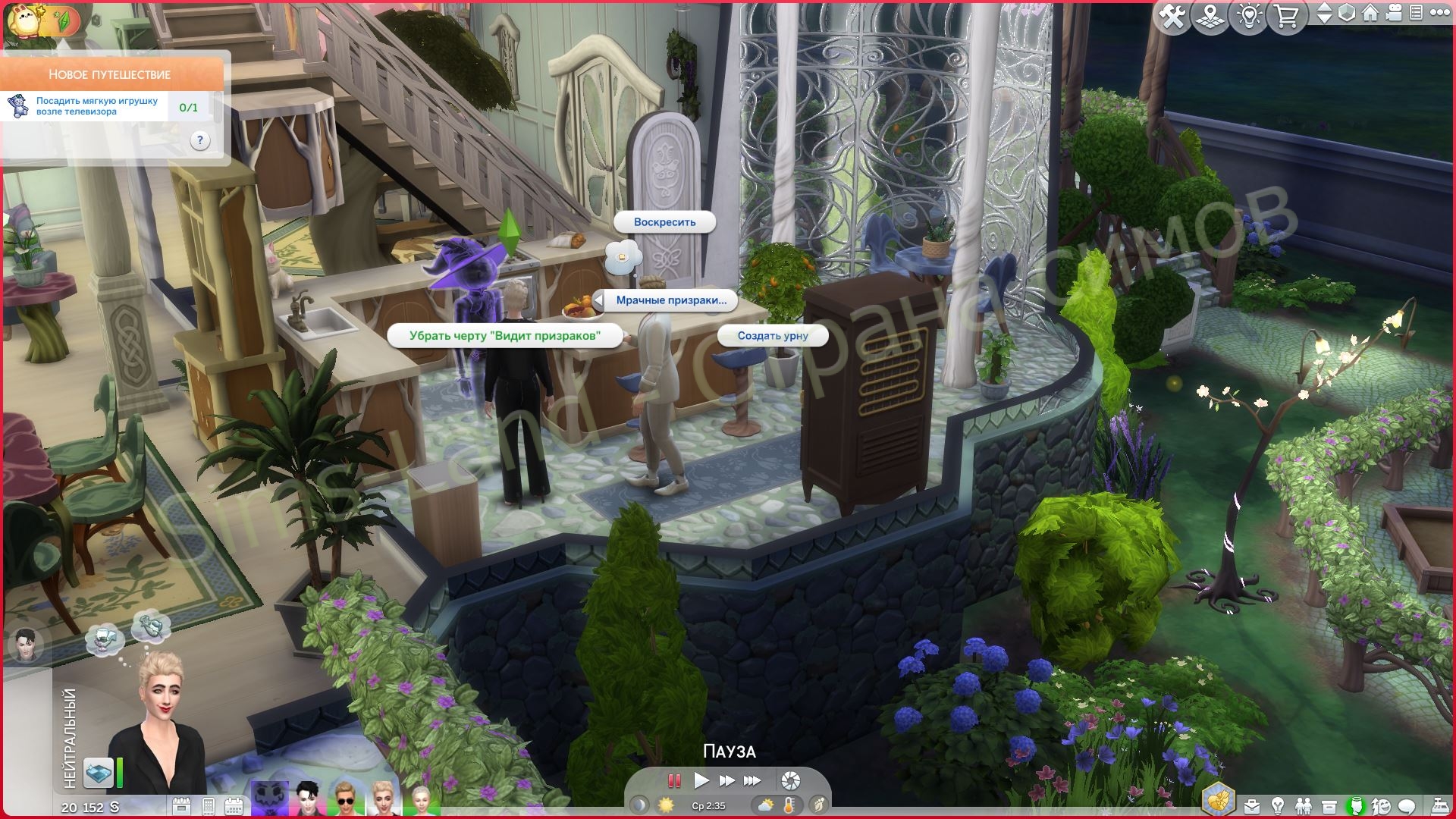Open the screenshot camera shutter button
Screen dimensions: 1456x819
click(x=790, y=780)
